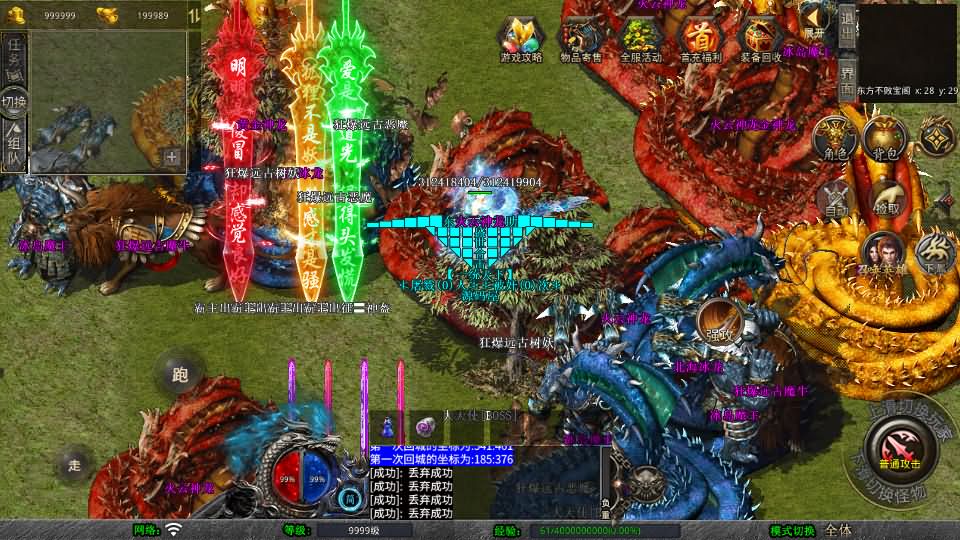The width and height of the screenshot is (960, 540).
Task: Click the 召唤英雄 summon hero portrait
Action: click(x=883, y=253)
